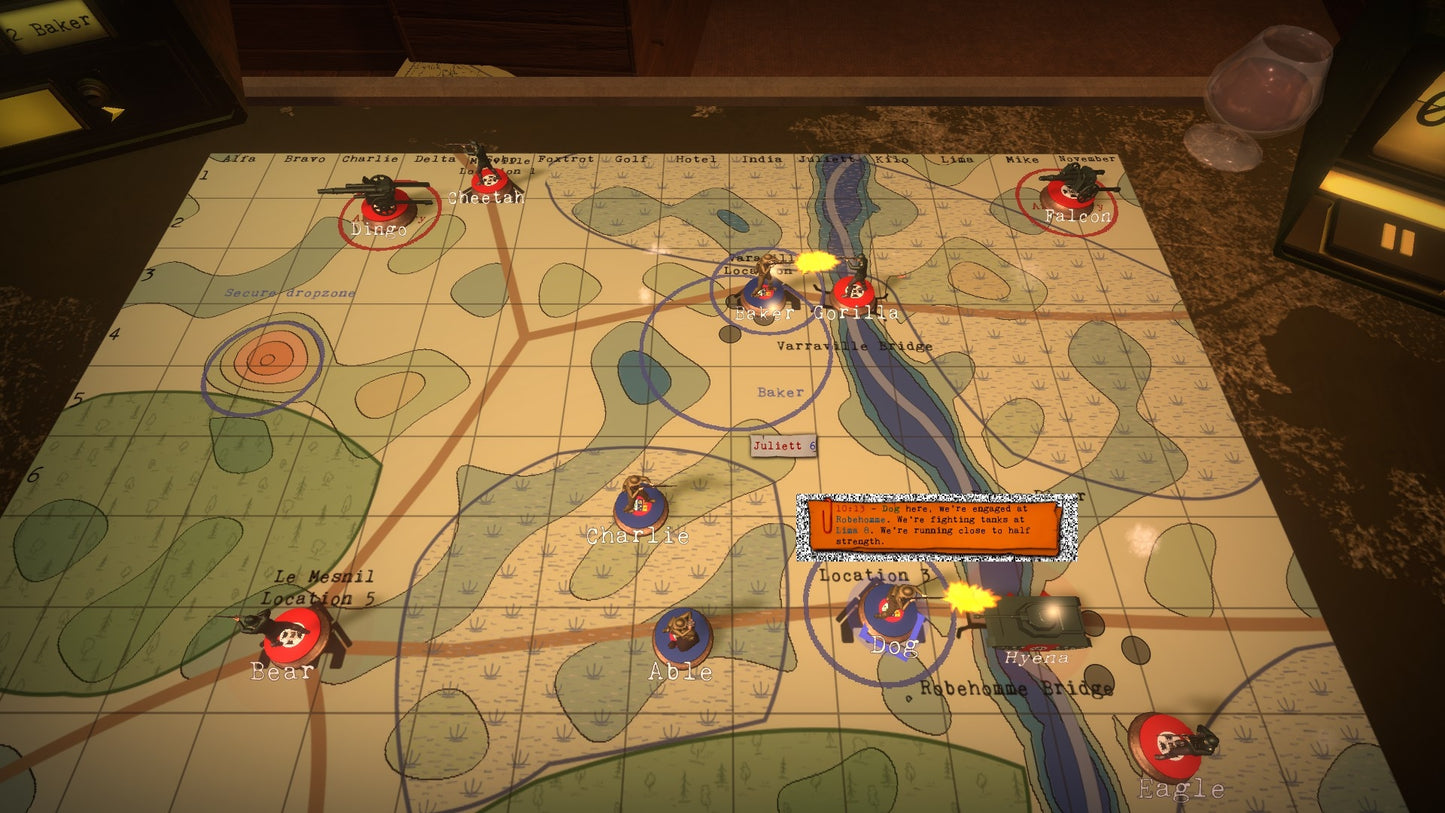This screenshot has height=813, width=1445.
Task: Click the Hyena tank marker
Action: [1035, 620]
